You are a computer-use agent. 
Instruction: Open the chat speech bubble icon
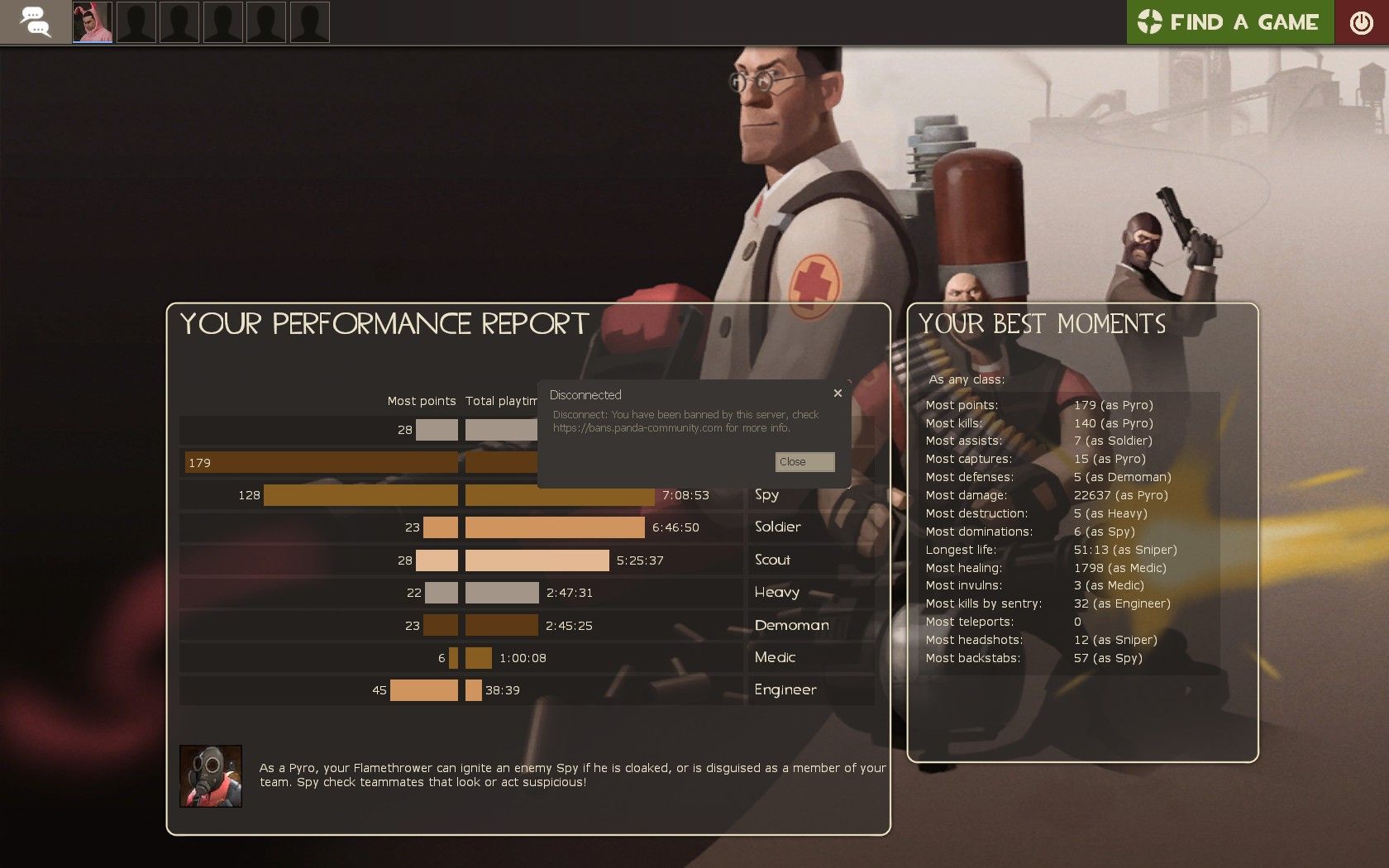[x=36, y=22]
